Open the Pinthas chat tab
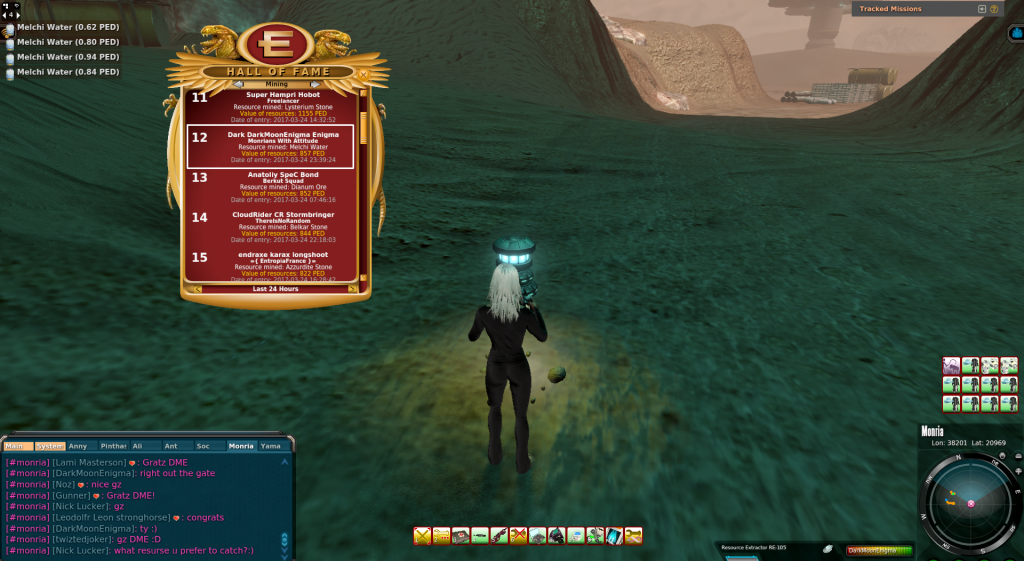The height and width of the screenshot is (561, 1024). click(x=113, y=446)
